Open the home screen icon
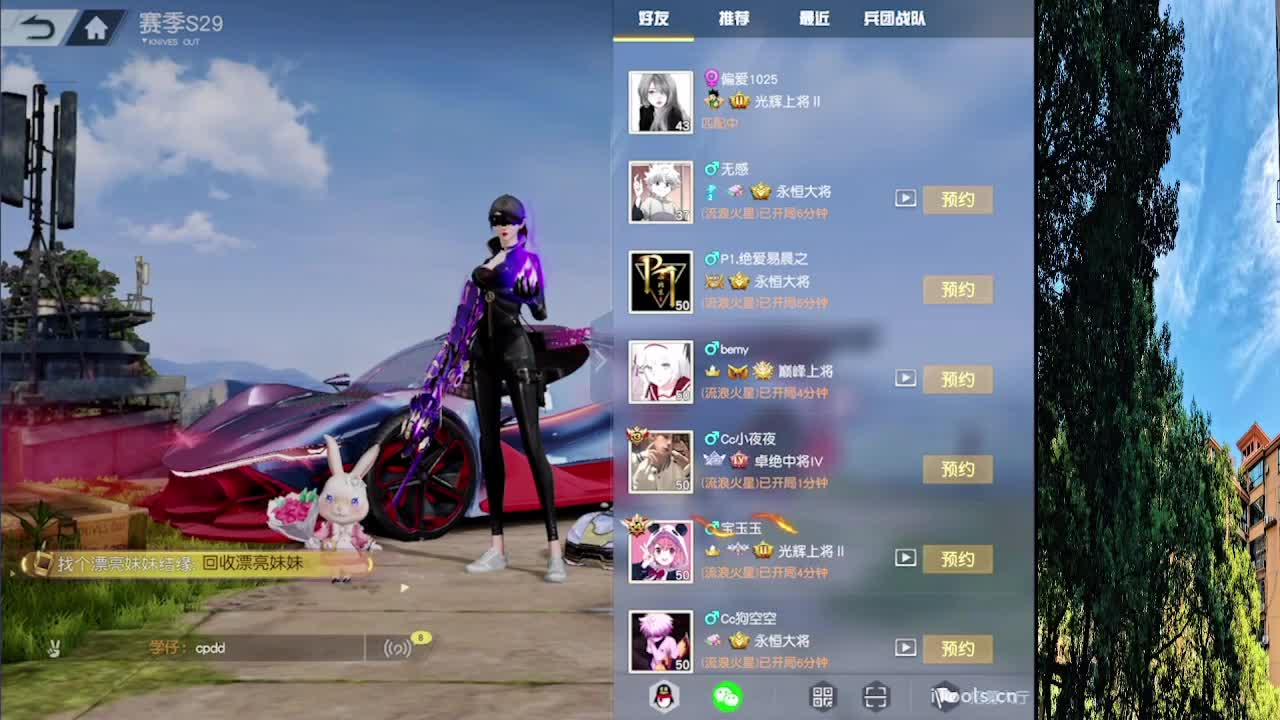Viewport: 1280px width, 720px height. pos(96,26)
